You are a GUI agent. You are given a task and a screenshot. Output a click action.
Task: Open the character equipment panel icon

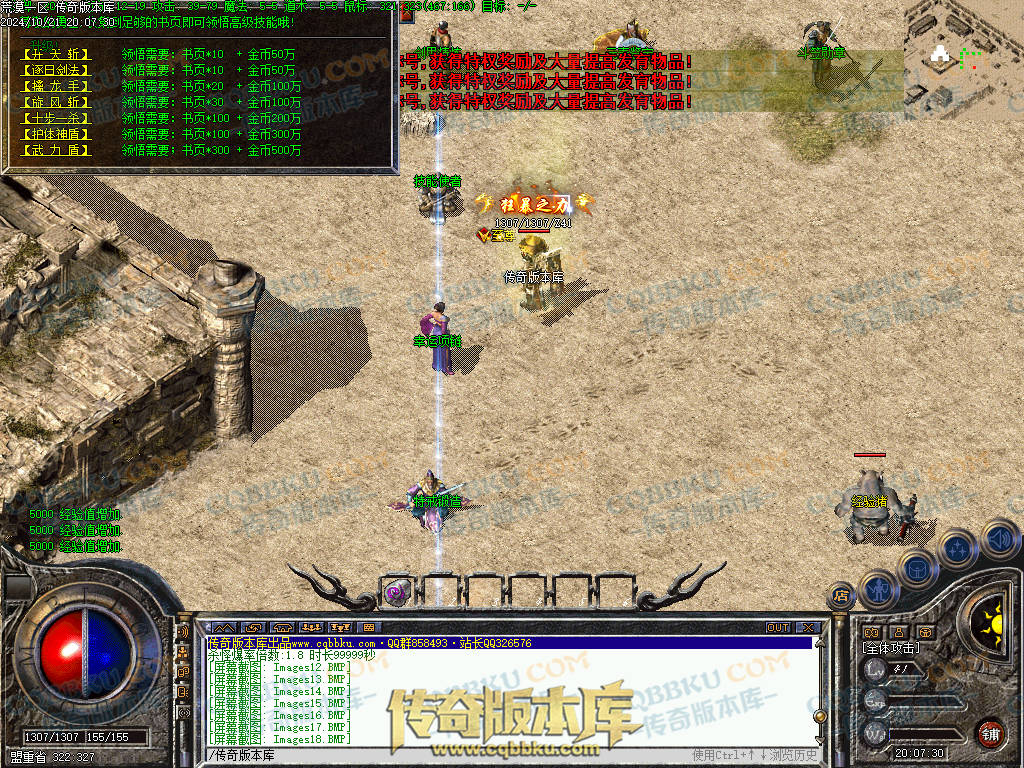[879, 588]
